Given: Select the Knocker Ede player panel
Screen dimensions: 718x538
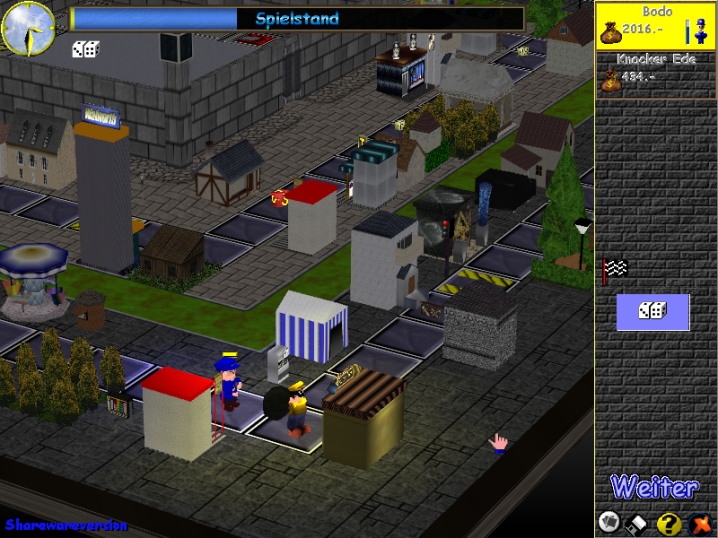Looking at the screenshot, I should [x=656, y=74].
